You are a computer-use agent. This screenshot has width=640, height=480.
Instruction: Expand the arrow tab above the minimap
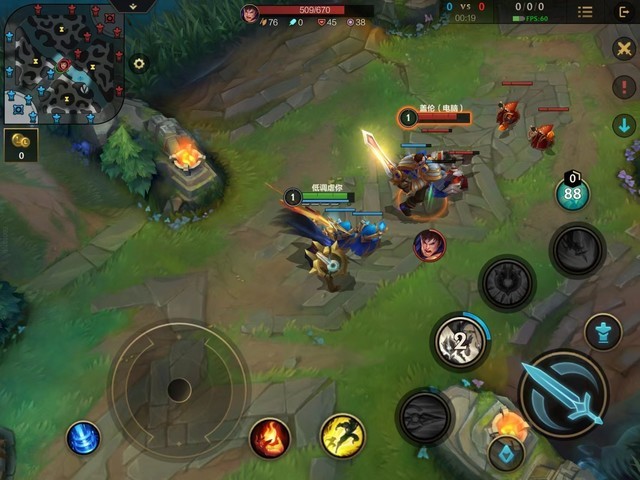point(131,5)
